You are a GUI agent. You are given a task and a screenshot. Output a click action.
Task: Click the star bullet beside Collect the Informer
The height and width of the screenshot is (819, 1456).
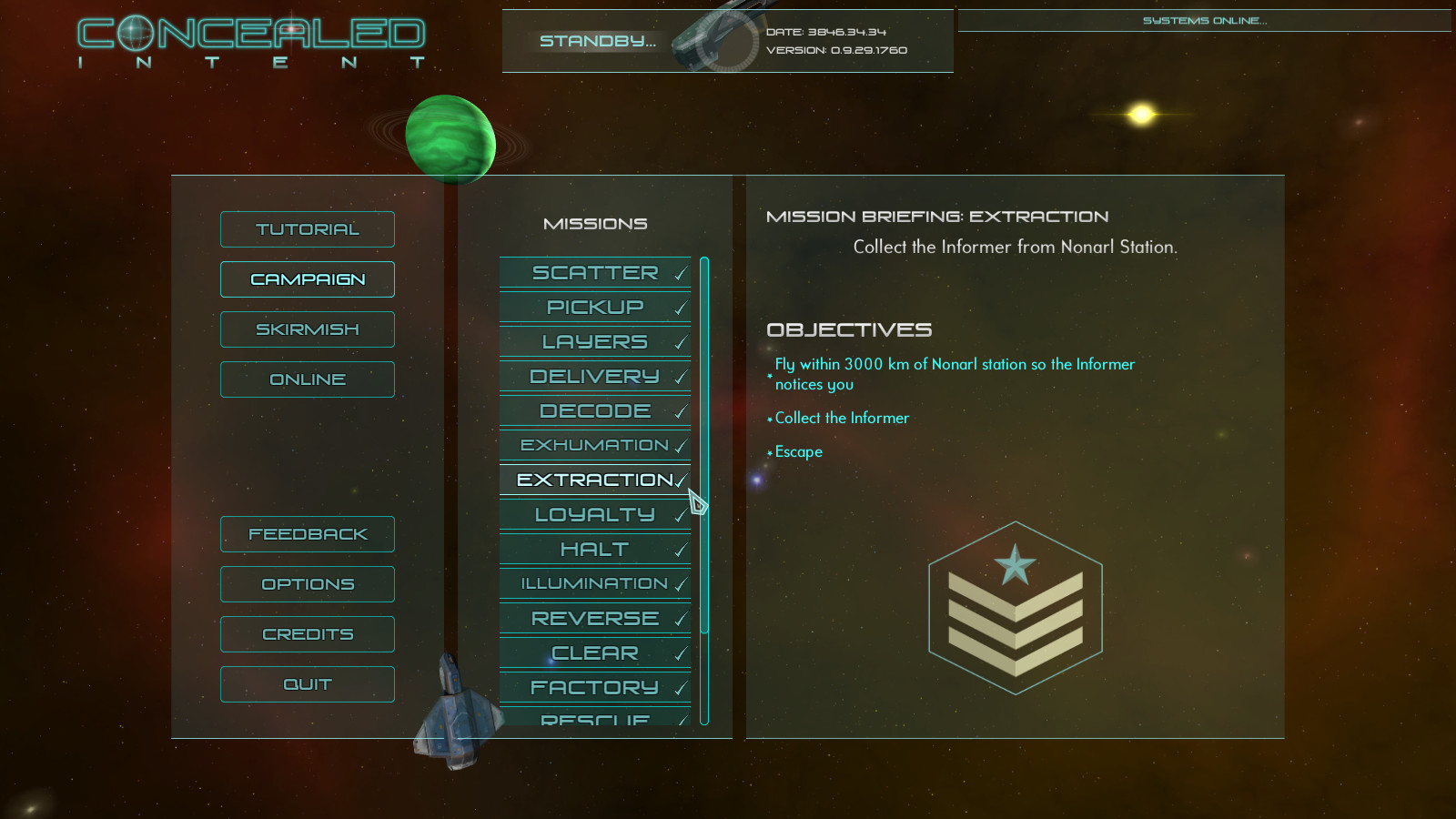point(769,419)
